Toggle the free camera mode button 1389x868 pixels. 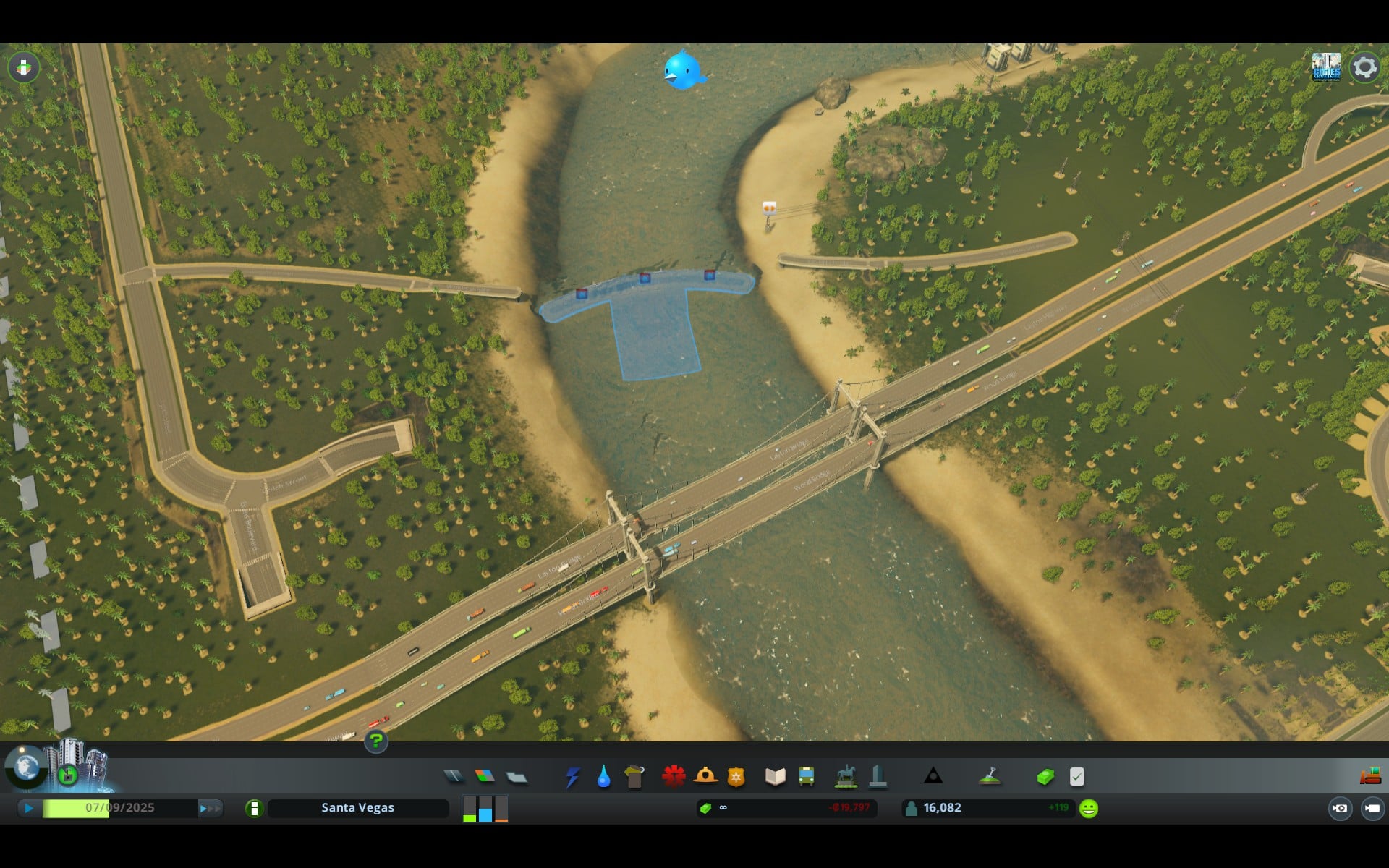point(1372,808)
